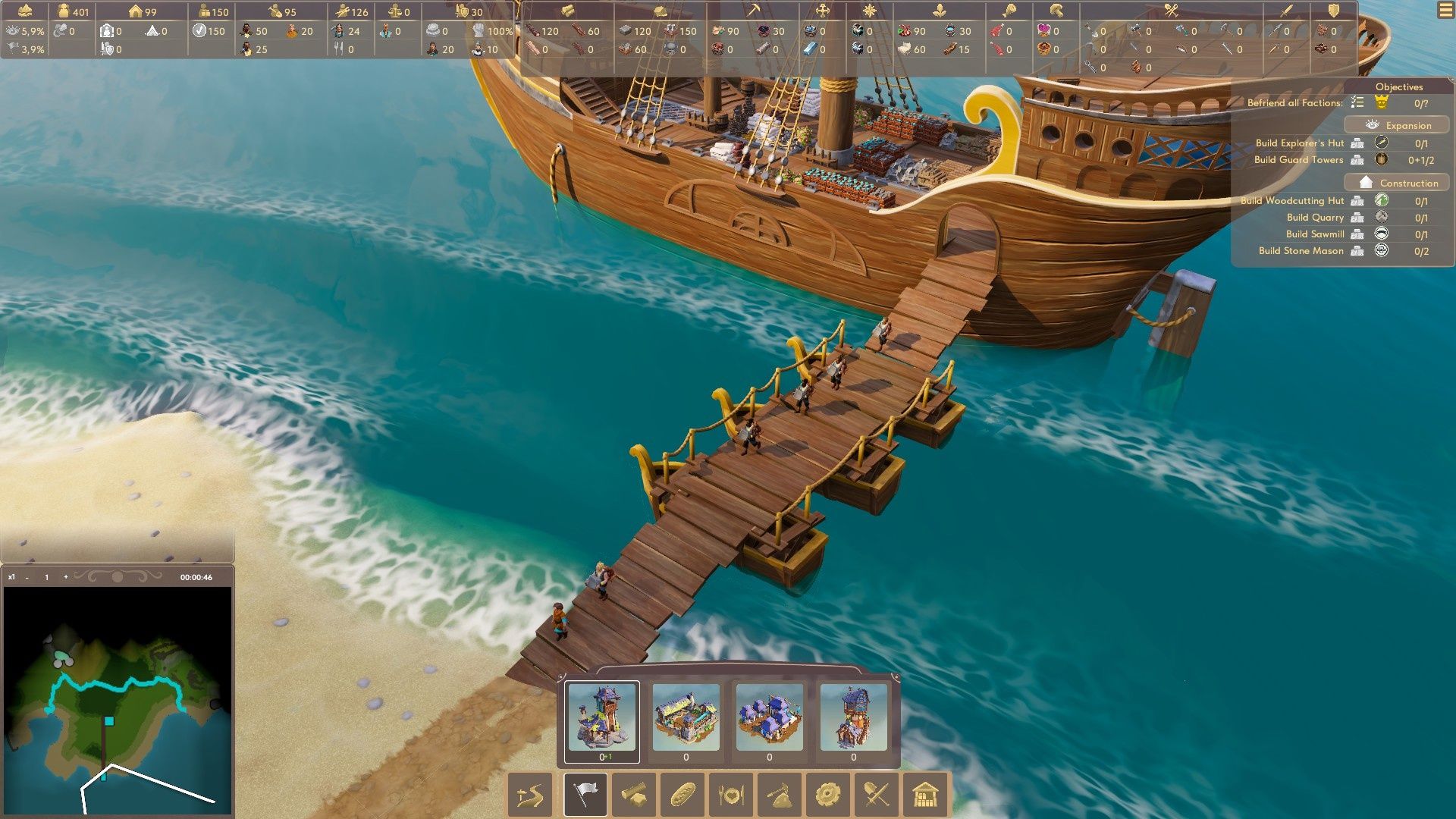
Task: Open the gear production building category
Action: [828, 795]
